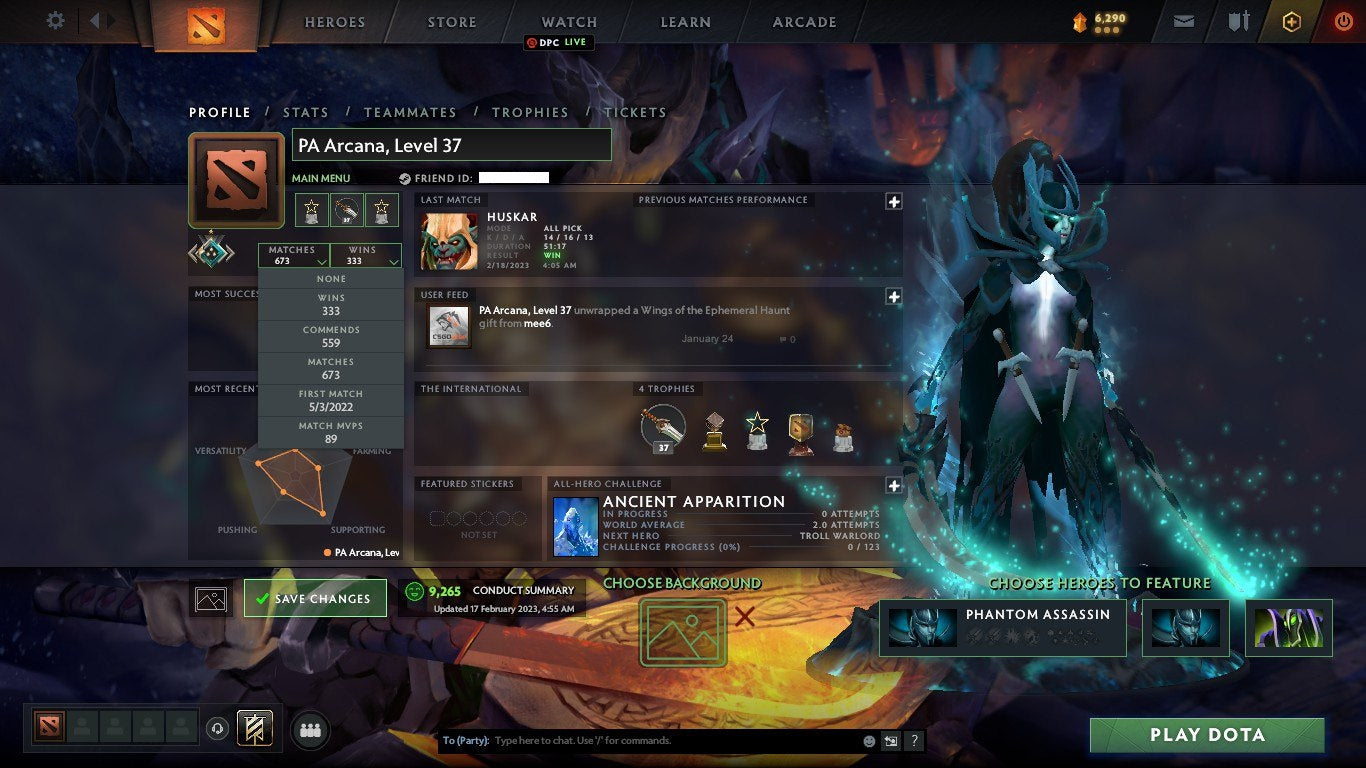This screenshot has height=768, width=1366.
Task: Select the MATCH MVPS stat option
Action: click(330, 430)
